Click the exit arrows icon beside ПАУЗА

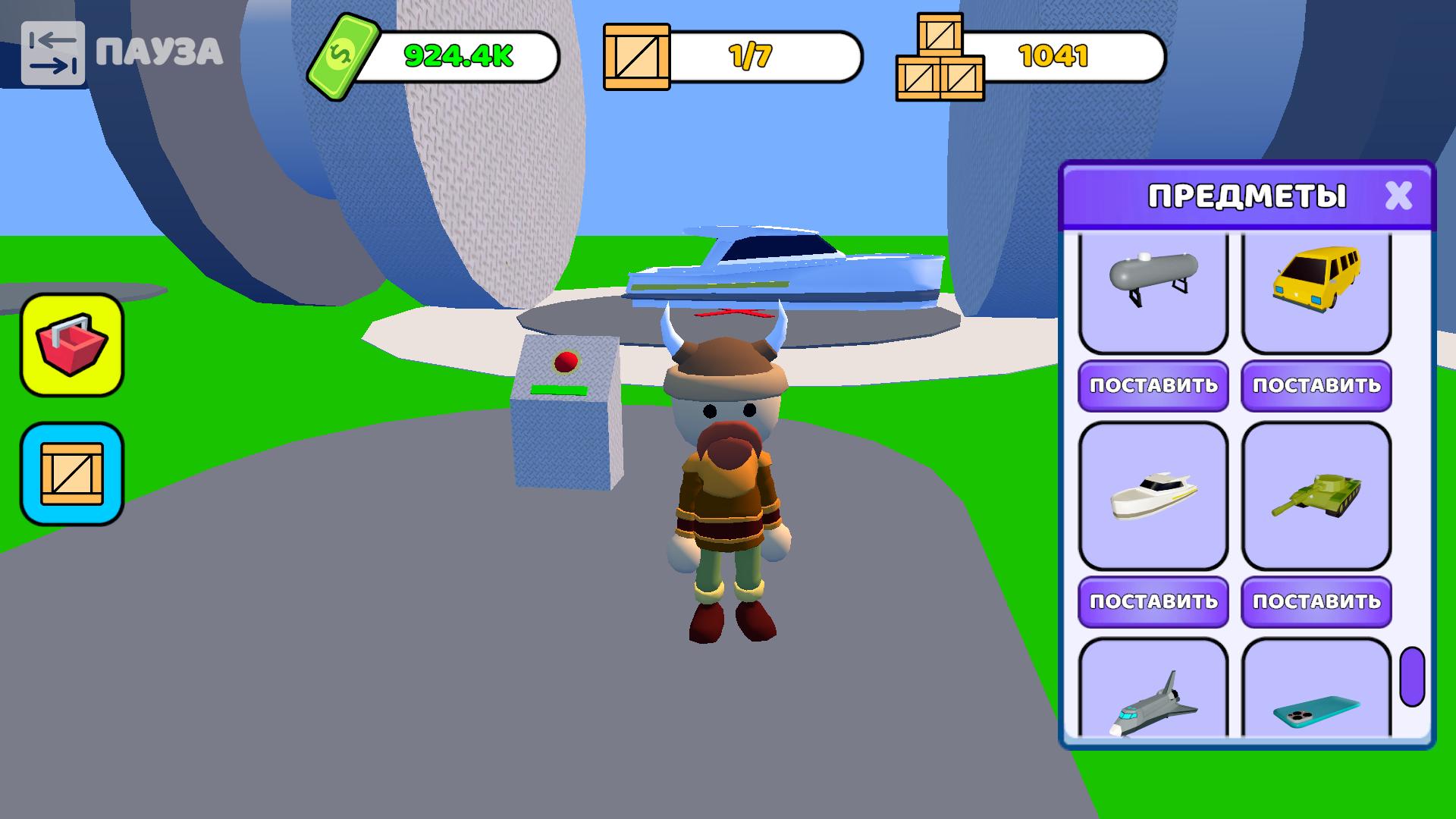pyautogui.click(x=53, y=53)
